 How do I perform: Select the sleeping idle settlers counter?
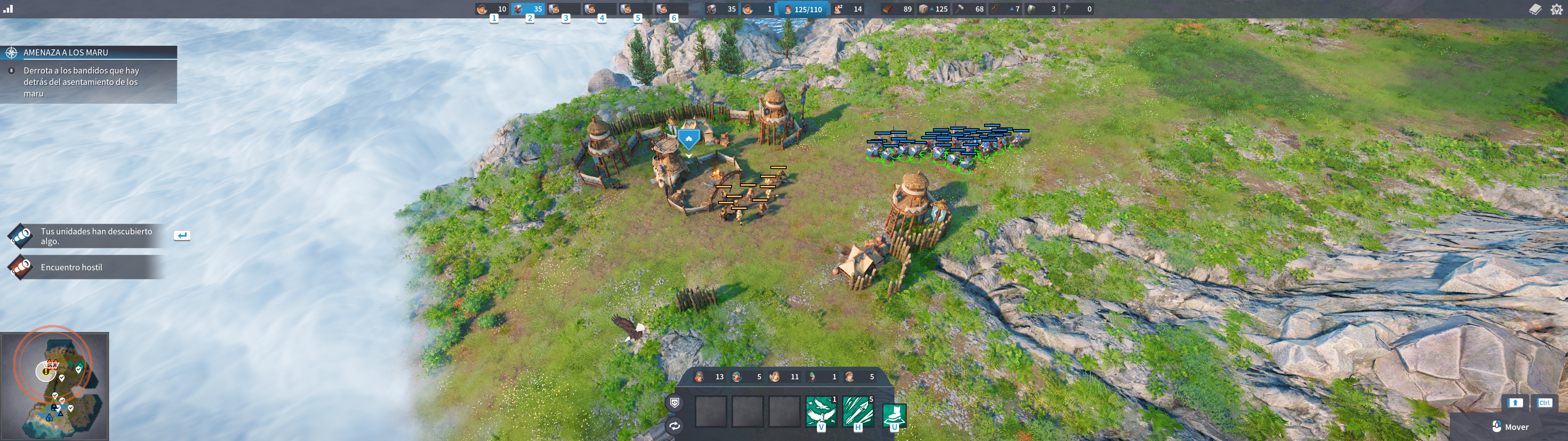(x=848, y=9)
